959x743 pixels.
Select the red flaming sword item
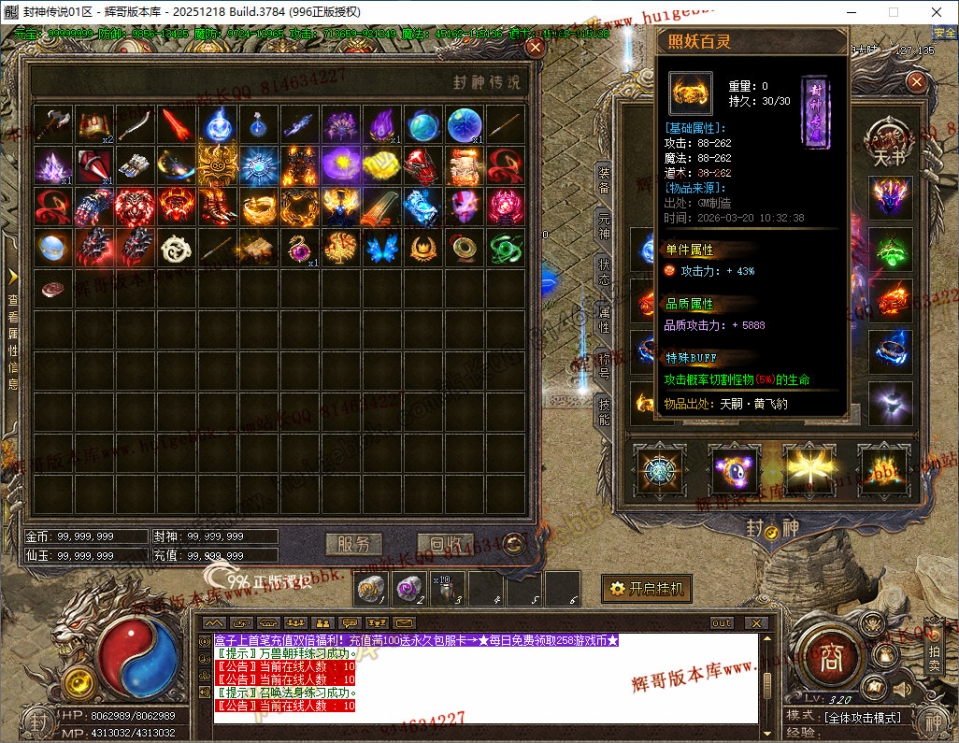(176, 125)
